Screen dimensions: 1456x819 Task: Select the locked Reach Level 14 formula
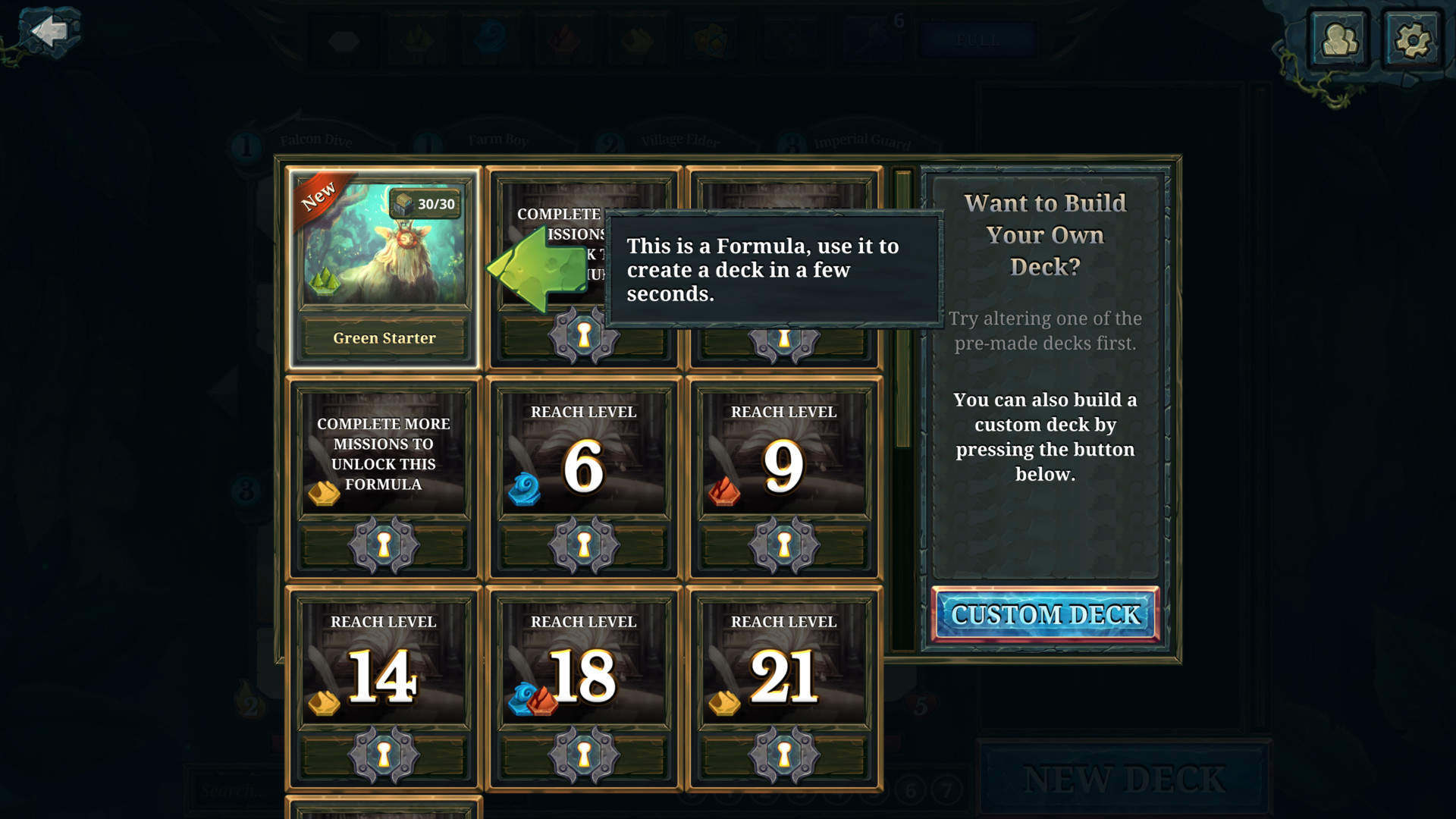click(x=384, y=688)
